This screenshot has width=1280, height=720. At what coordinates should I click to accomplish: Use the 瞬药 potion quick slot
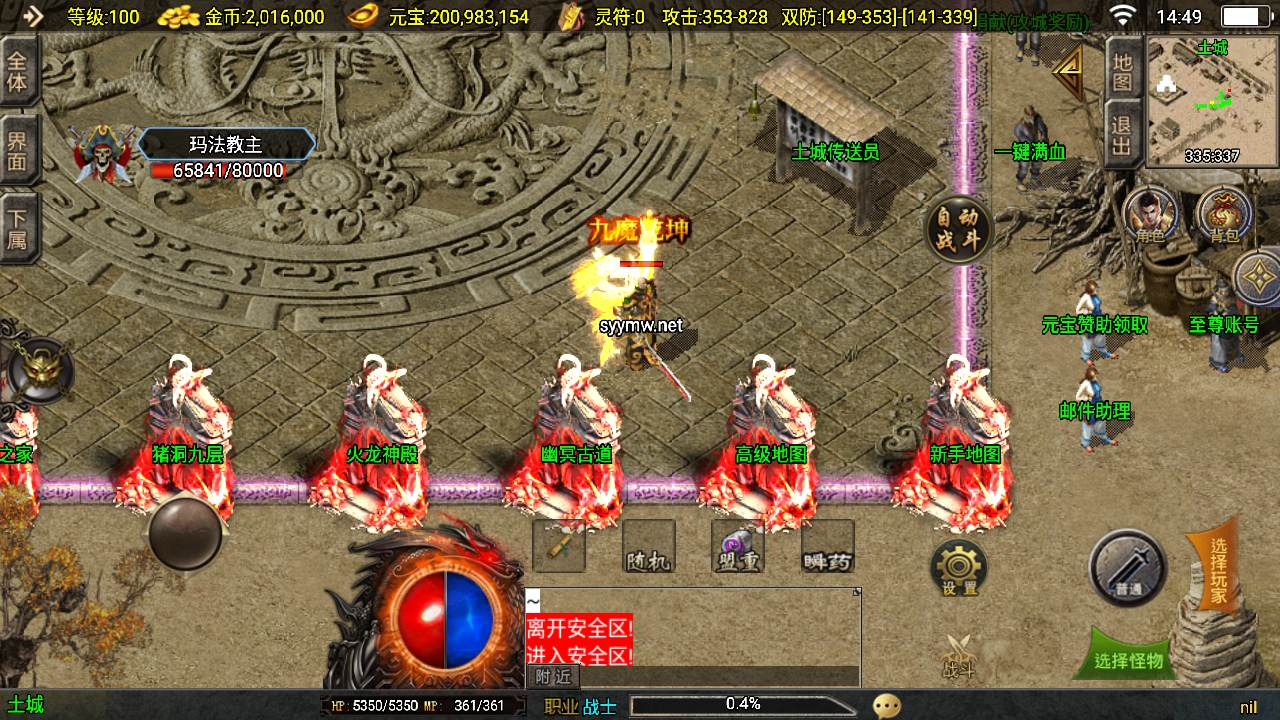tap(828, 547)
